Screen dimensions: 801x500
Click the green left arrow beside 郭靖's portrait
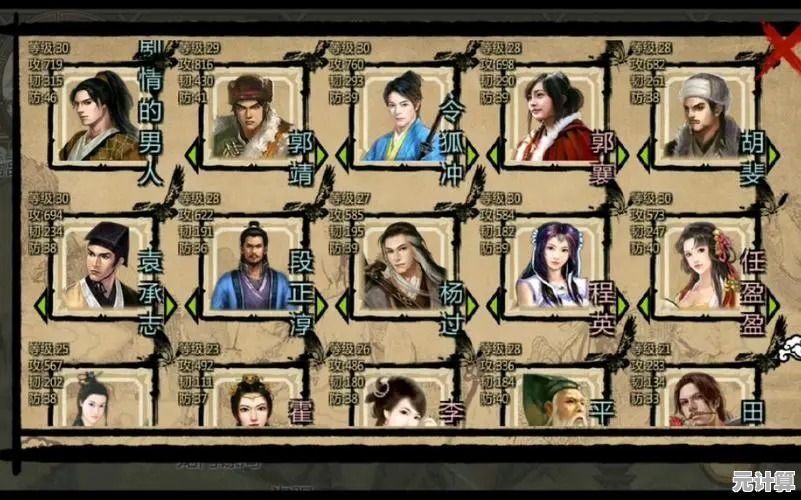tap(191, 156)
